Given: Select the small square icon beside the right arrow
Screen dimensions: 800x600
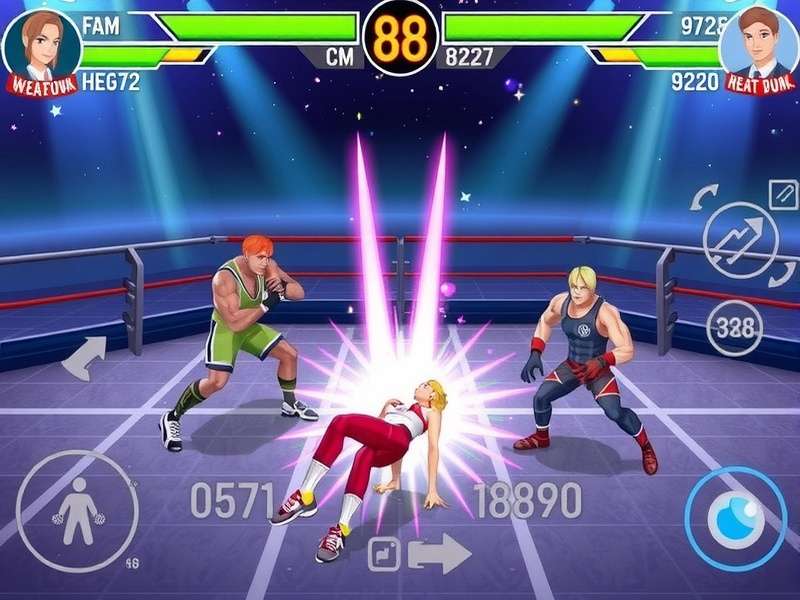Looking at the screenshot, I should tap(384, 553).
